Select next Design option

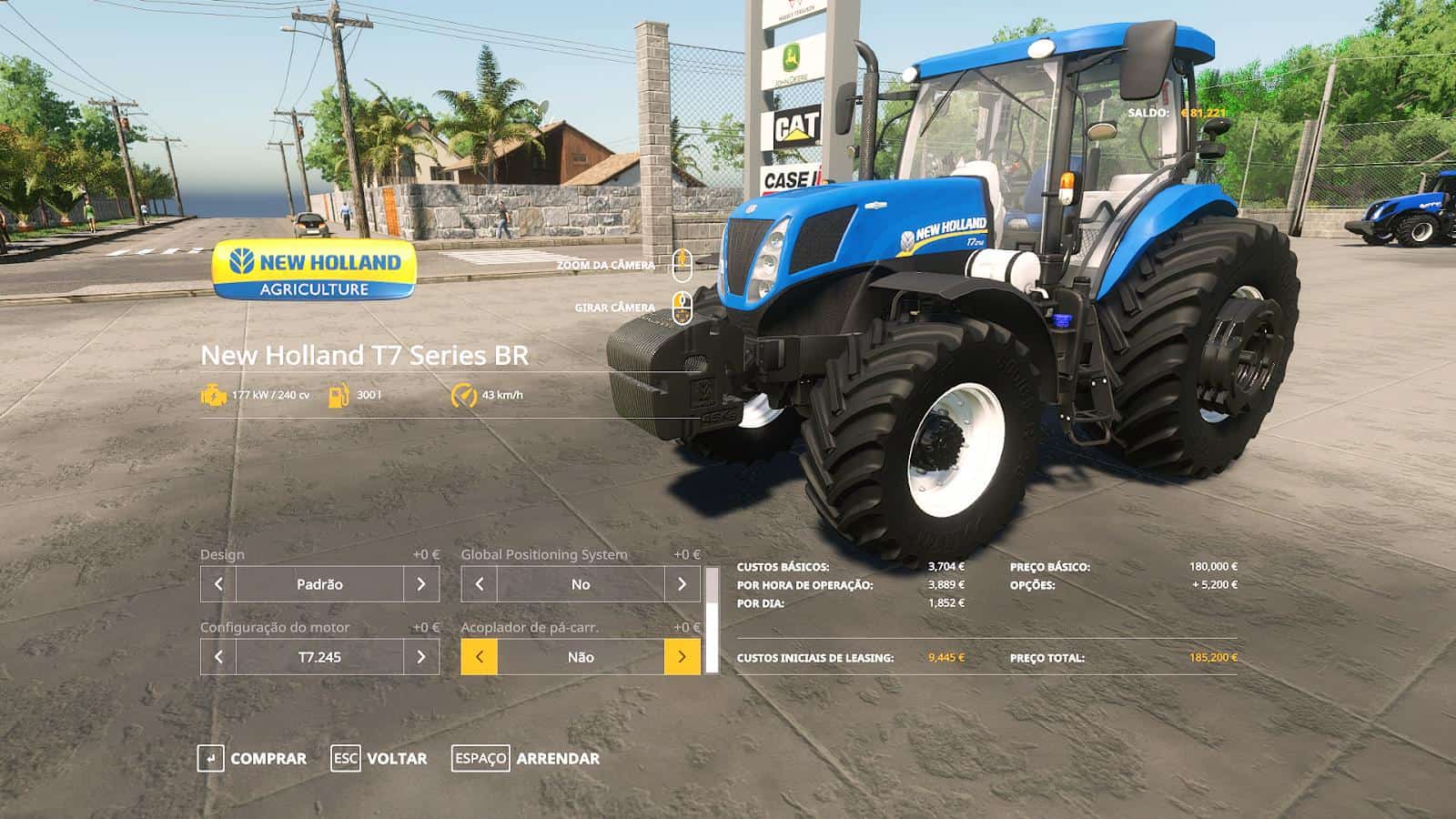(420, 584)
